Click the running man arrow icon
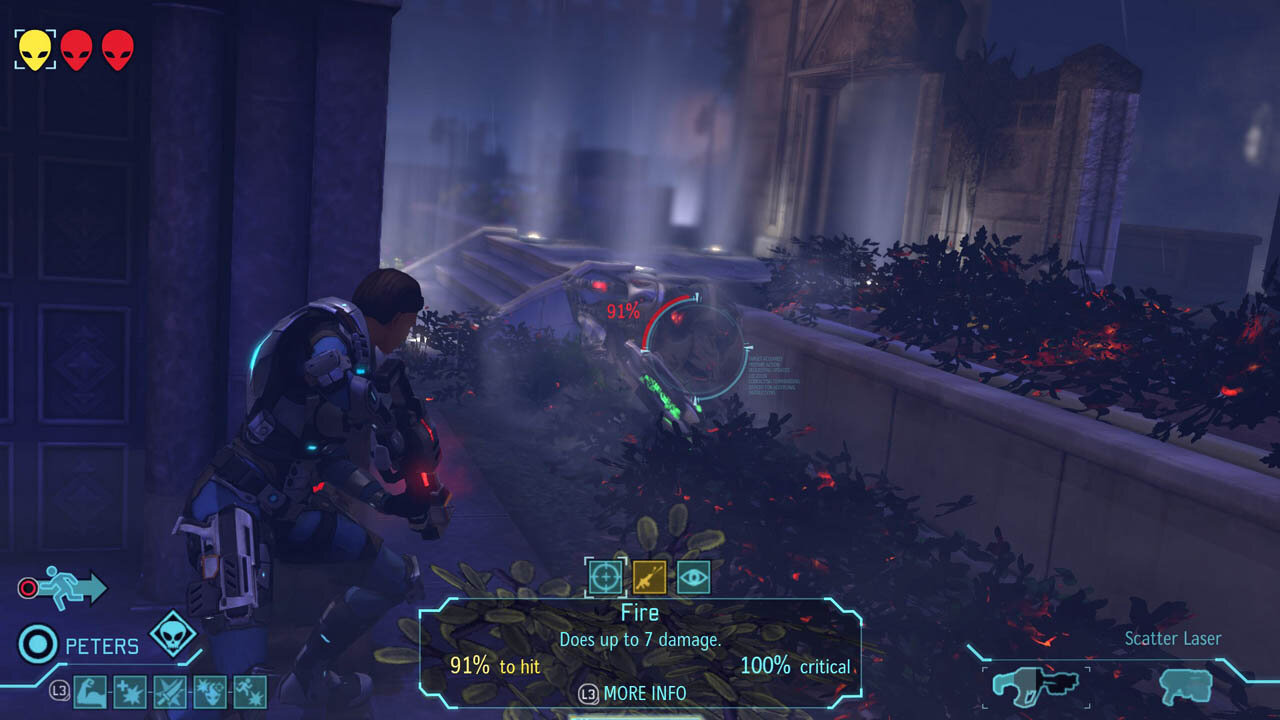1280x720 pixels. [x=76, y=588]
